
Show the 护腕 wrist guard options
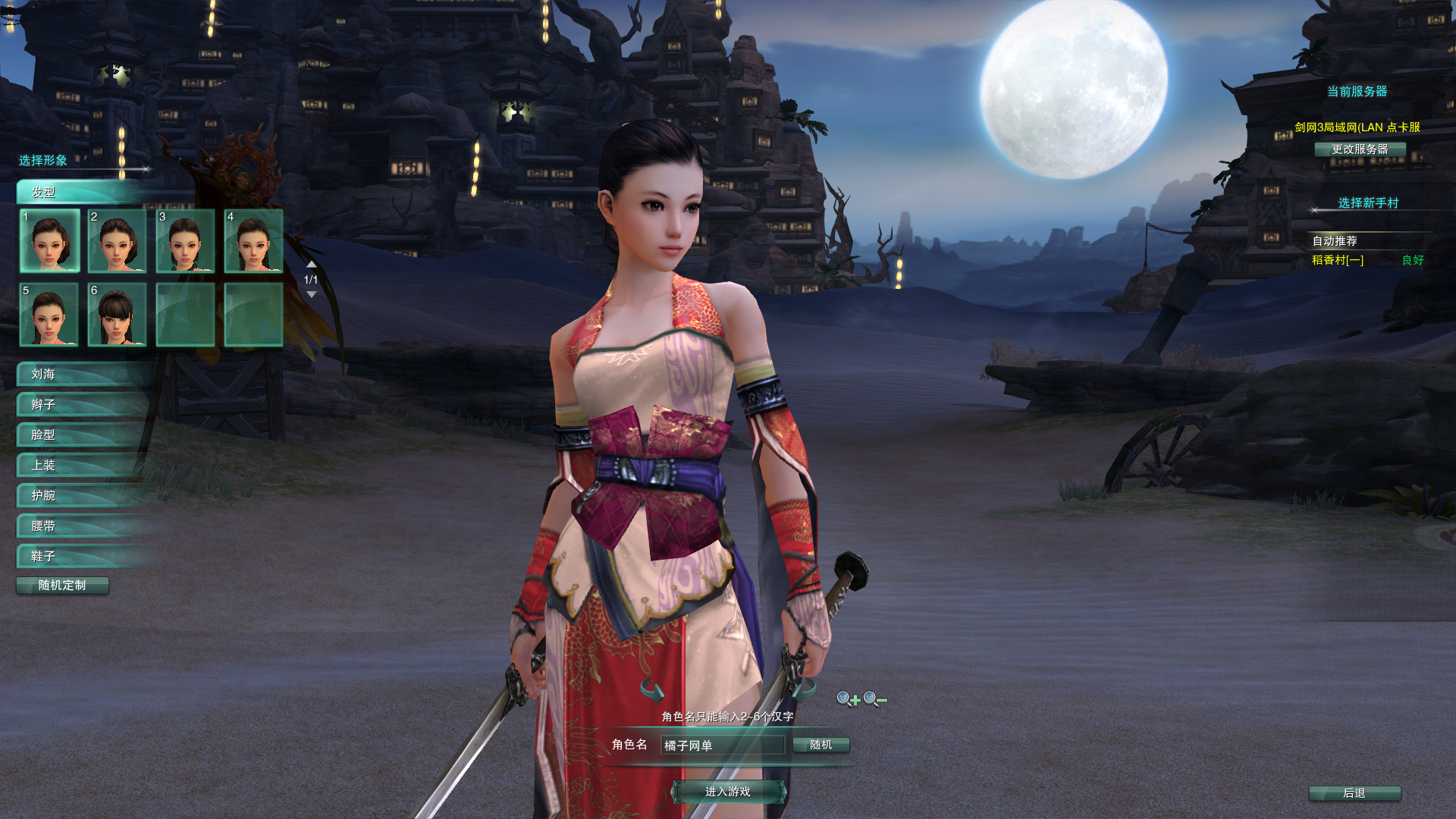[x=83, y=496]
